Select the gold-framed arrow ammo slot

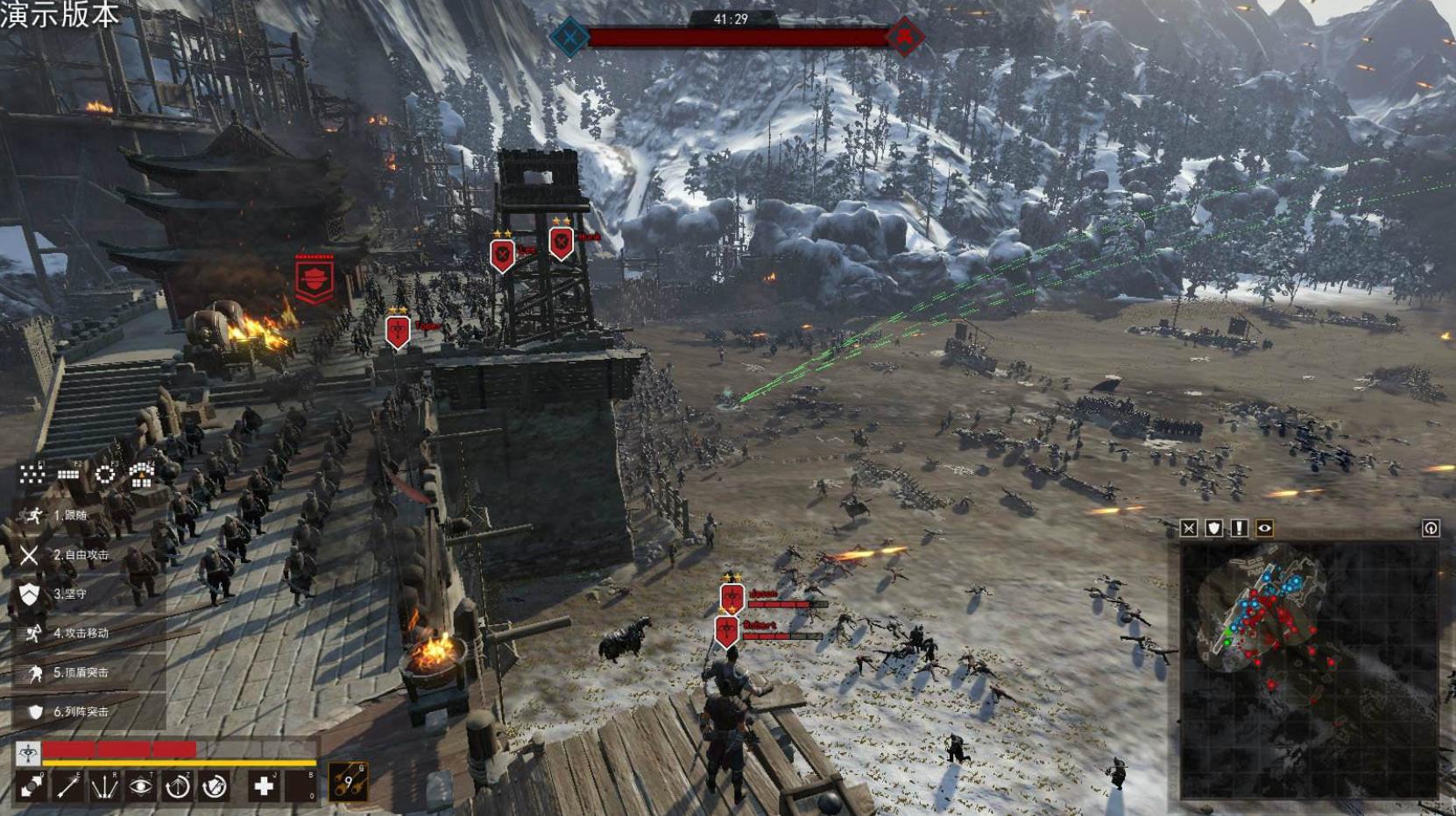click(x=348, y=782)
